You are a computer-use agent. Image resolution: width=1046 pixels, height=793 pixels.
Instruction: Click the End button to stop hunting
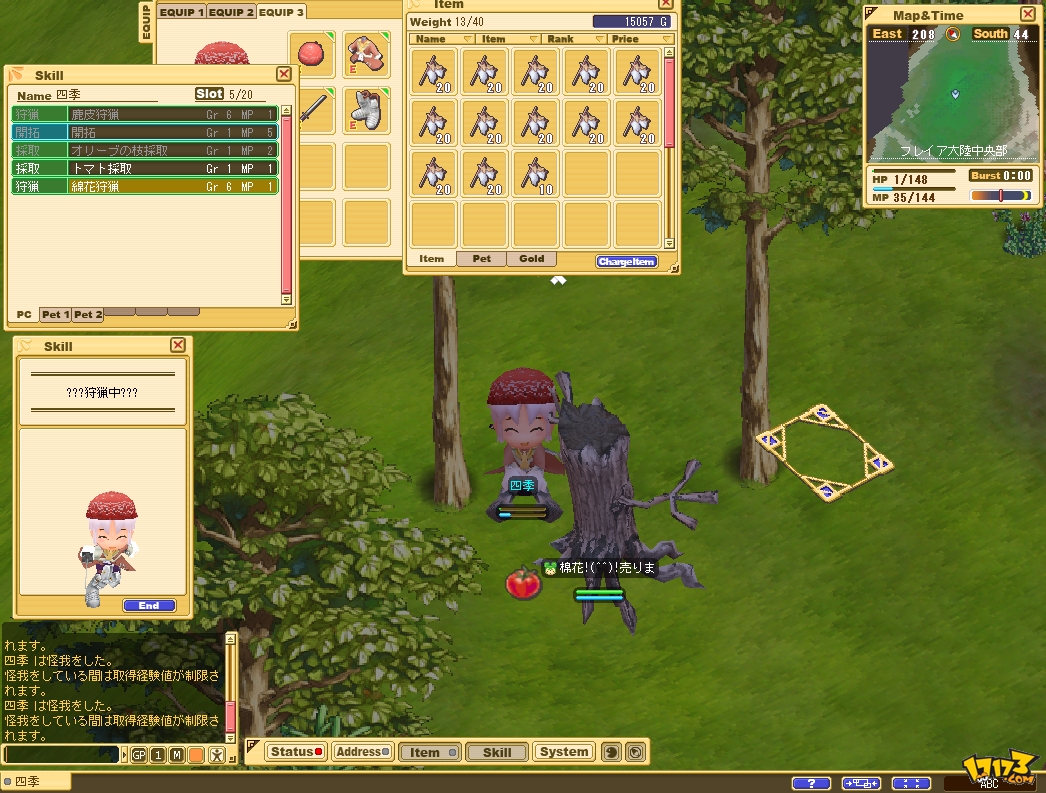coord(149,605)
